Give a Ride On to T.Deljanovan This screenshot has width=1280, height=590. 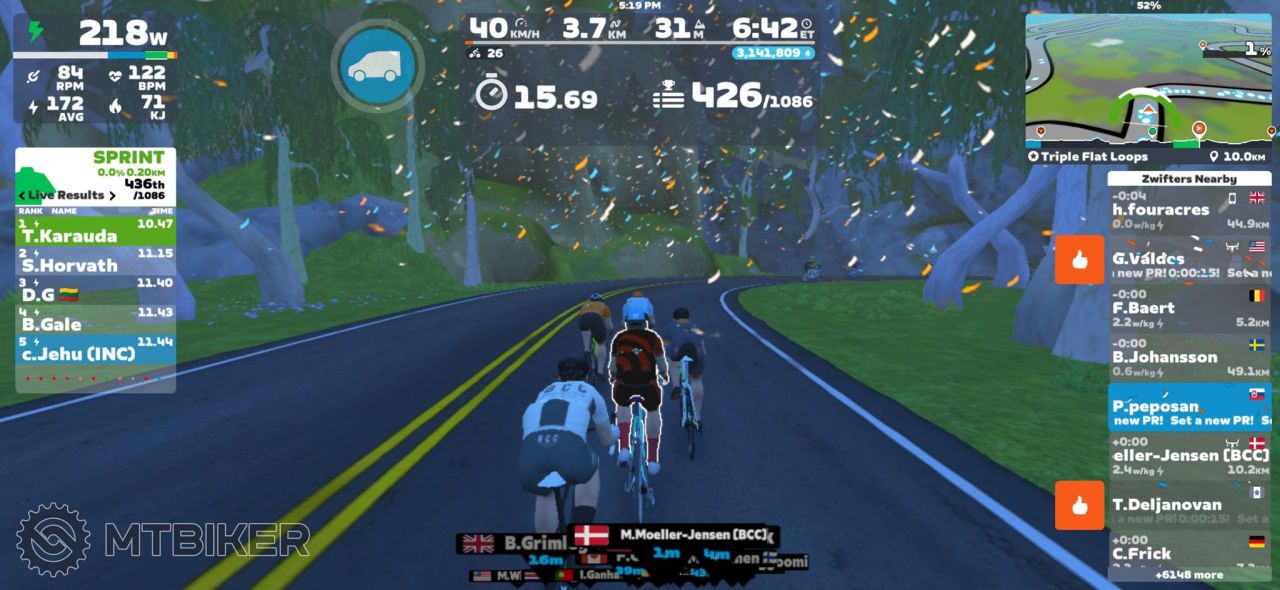pos(1079,505)
